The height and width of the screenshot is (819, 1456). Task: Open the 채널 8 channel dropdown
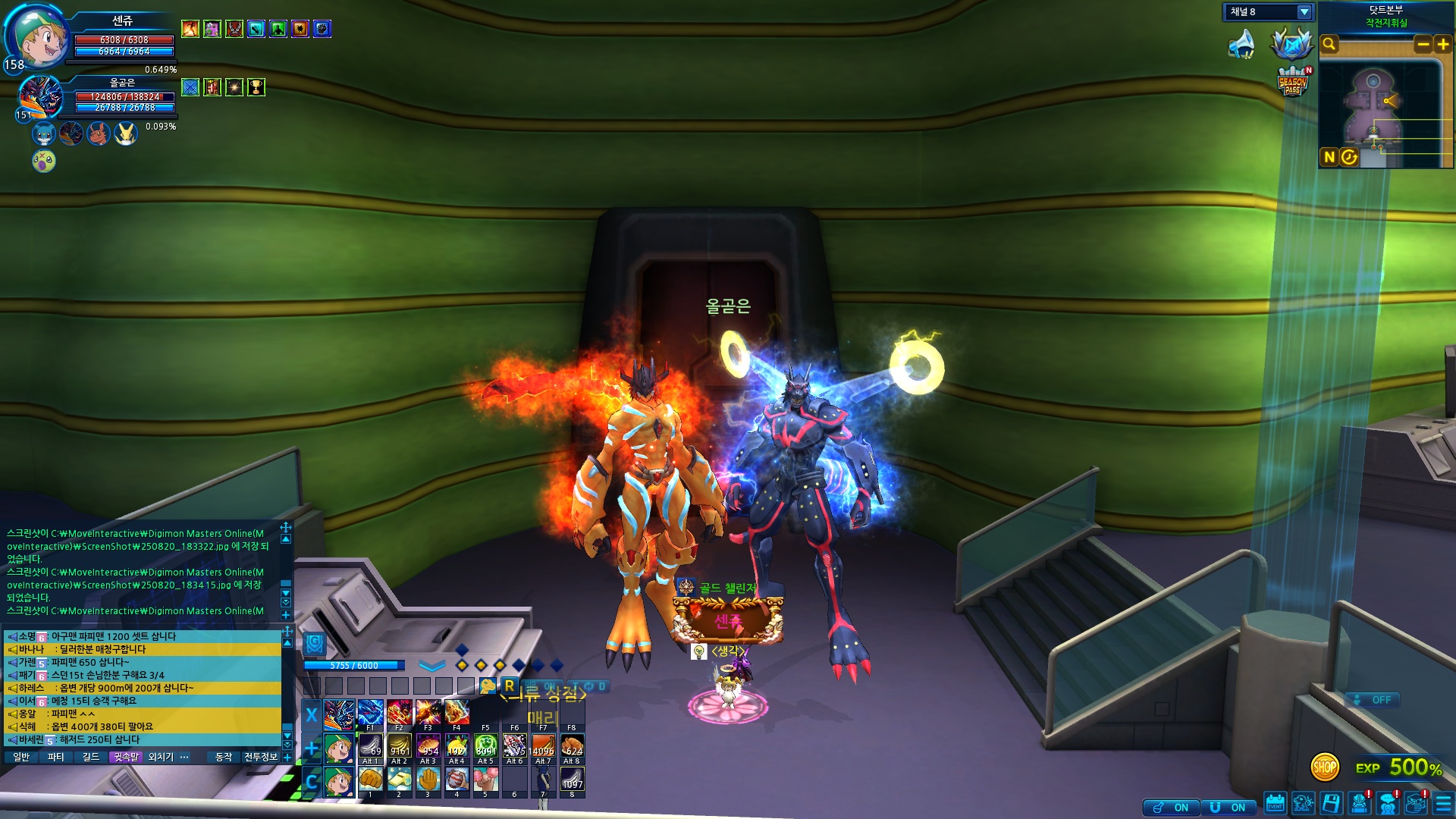tap(1304, 12)
